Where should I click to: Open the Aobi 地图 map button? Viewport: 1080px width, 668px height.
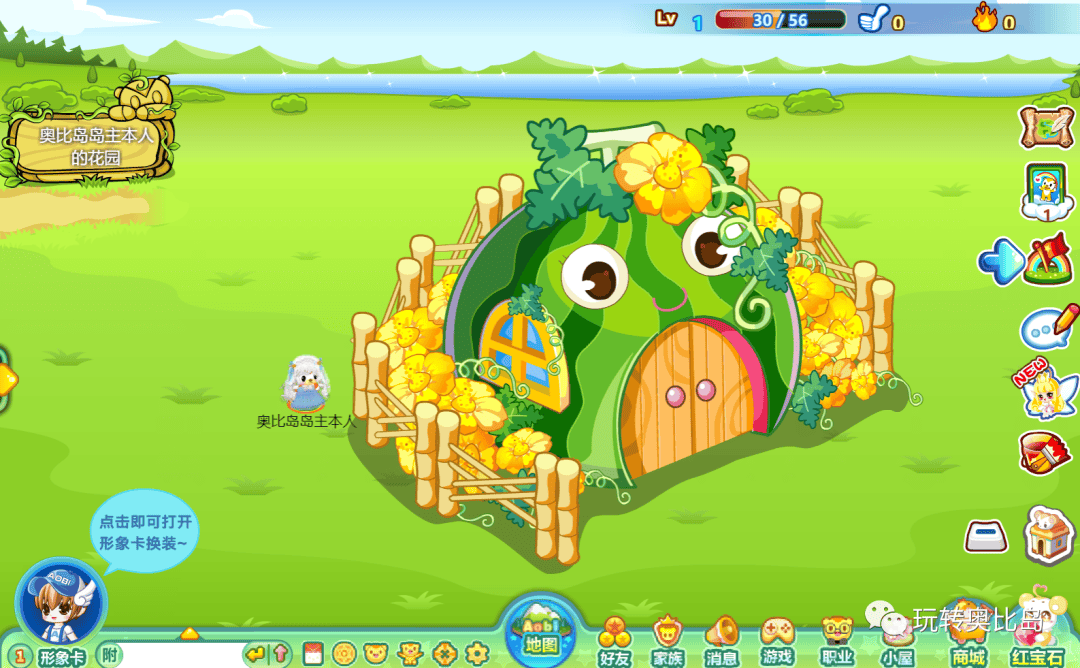tap(543, 629)
